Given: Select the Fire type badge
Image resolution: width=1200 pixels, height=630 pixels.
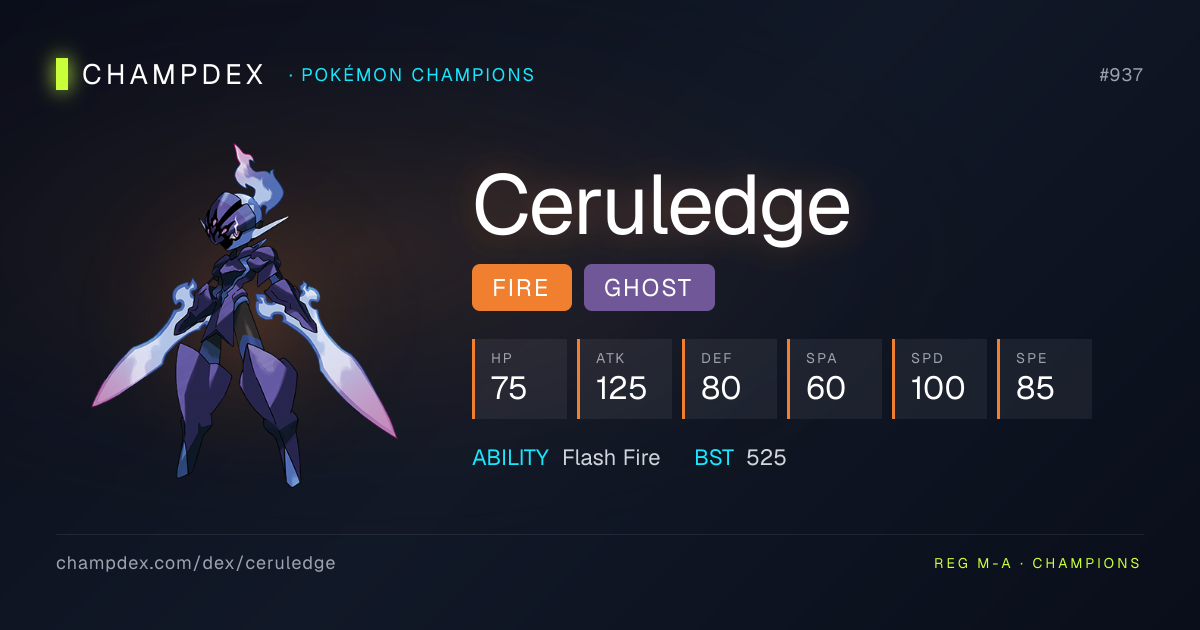Looking at the screenshot, I should (521, 288).
